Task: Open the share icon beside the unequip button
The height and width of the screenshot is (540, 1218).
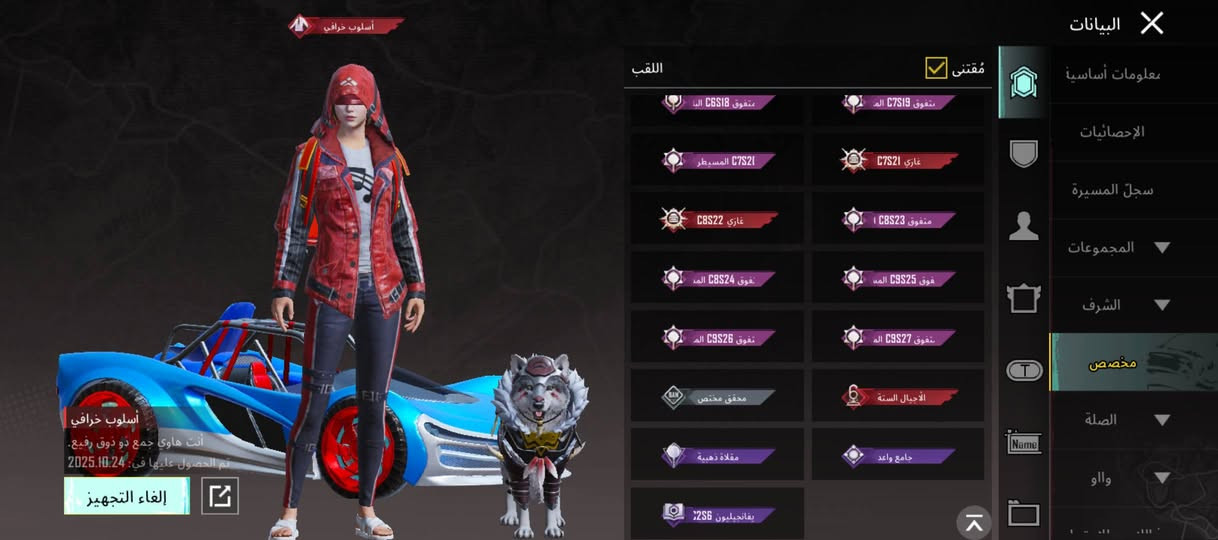Action: [220, 496]
